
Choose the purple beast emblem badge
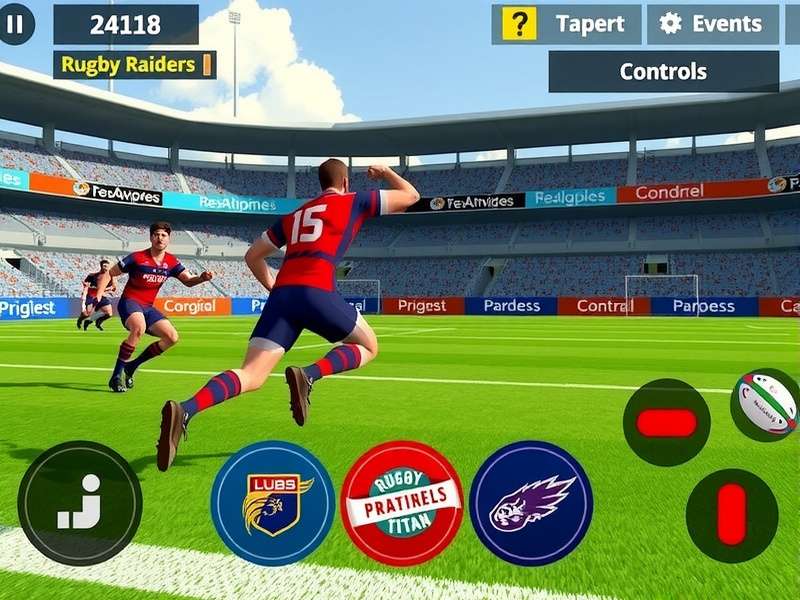pyautogui.click(x=531, y=503)
